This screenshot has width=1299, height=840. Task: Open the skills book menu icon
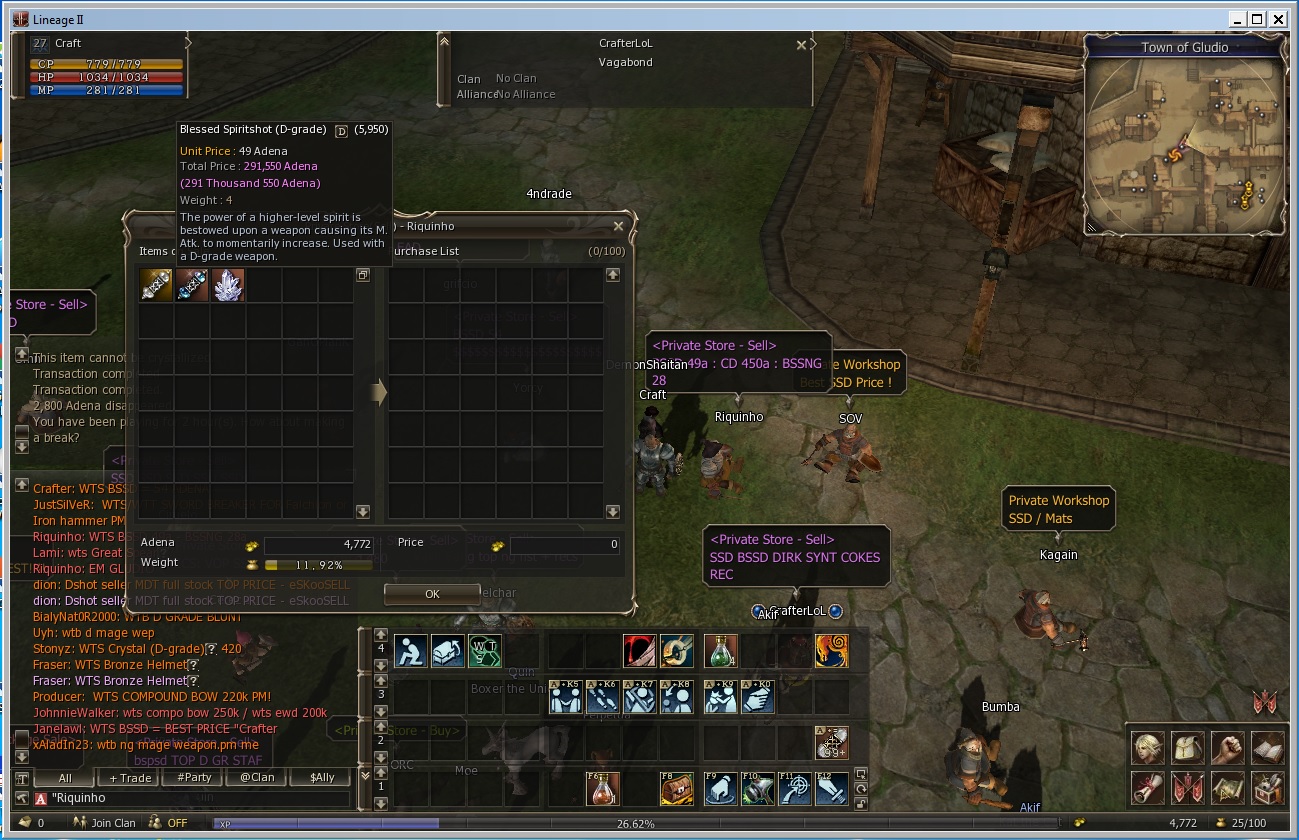[x=1267, y=747]
